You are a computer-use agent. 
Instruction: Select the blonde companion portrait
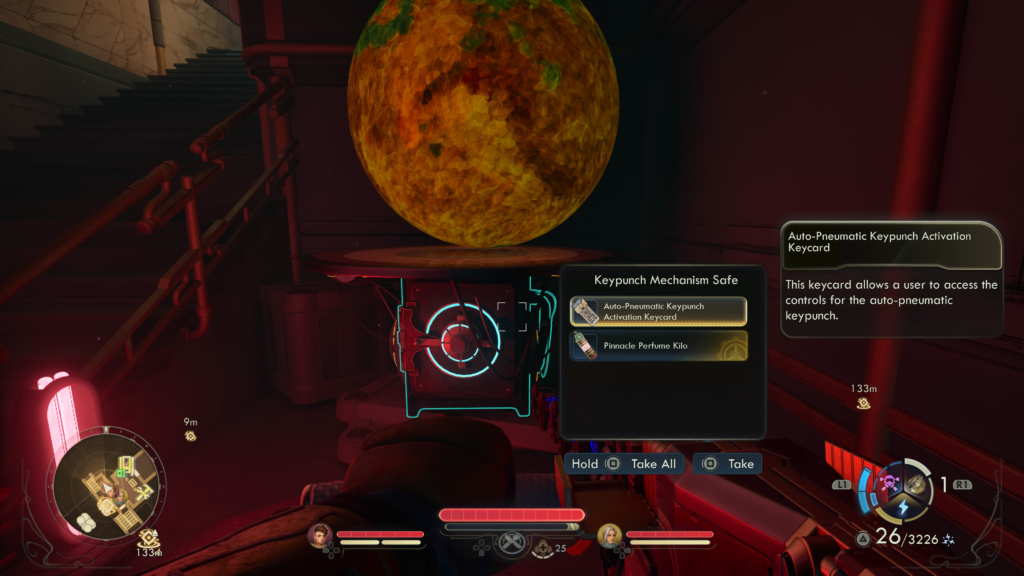610,537
